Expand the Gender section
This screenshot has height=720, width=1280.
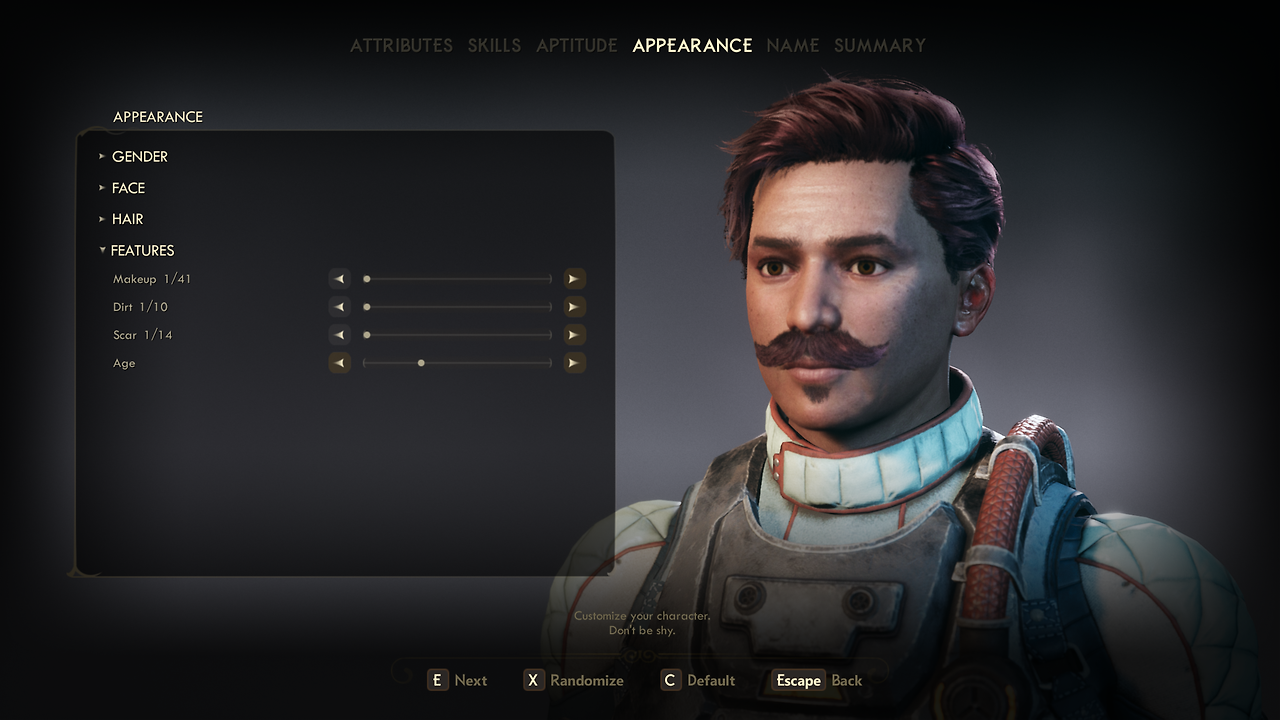(x=139, y=157)
